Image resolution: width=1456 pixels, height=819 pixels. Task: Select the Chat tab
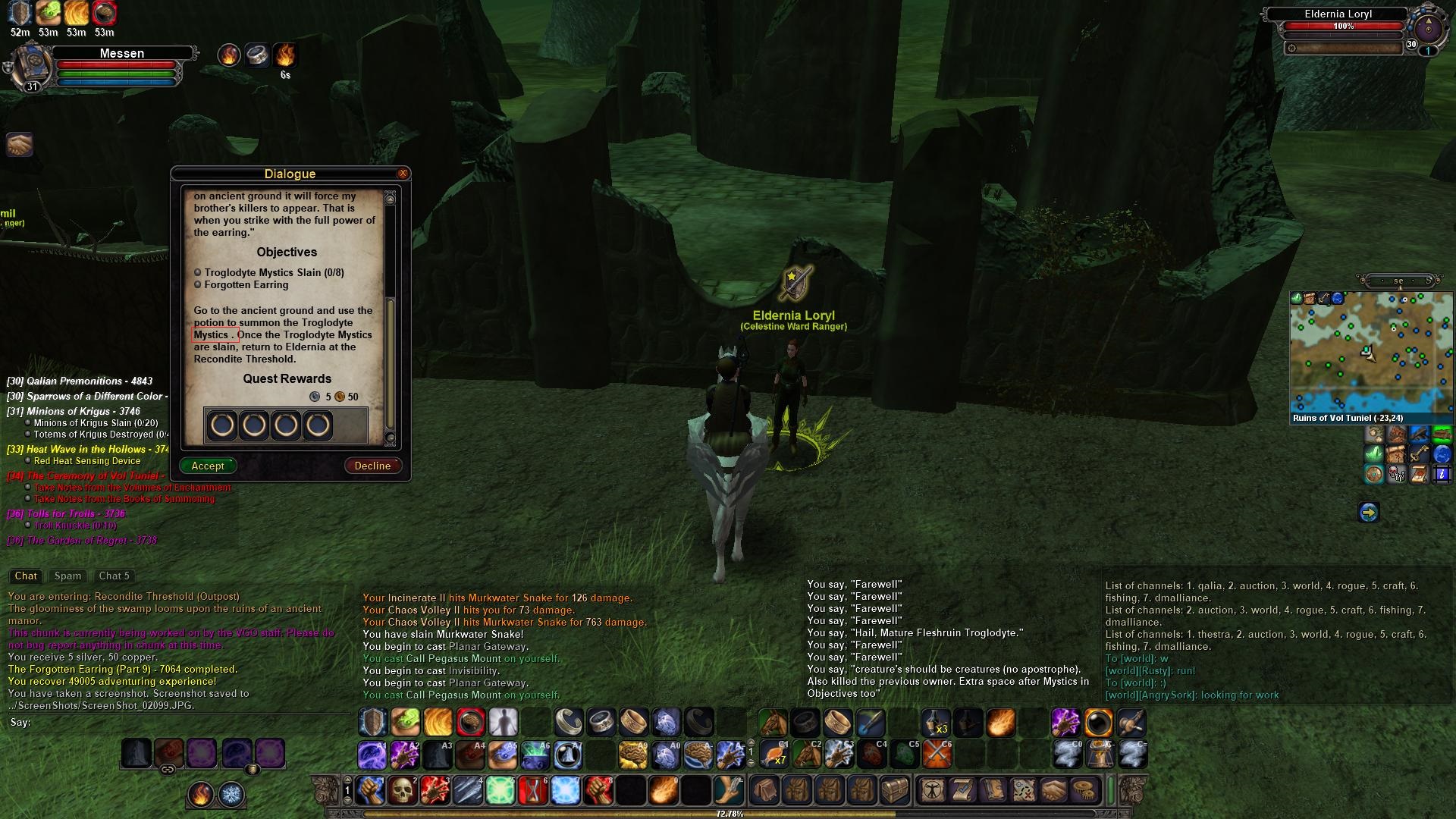click(x=26, y=576)
